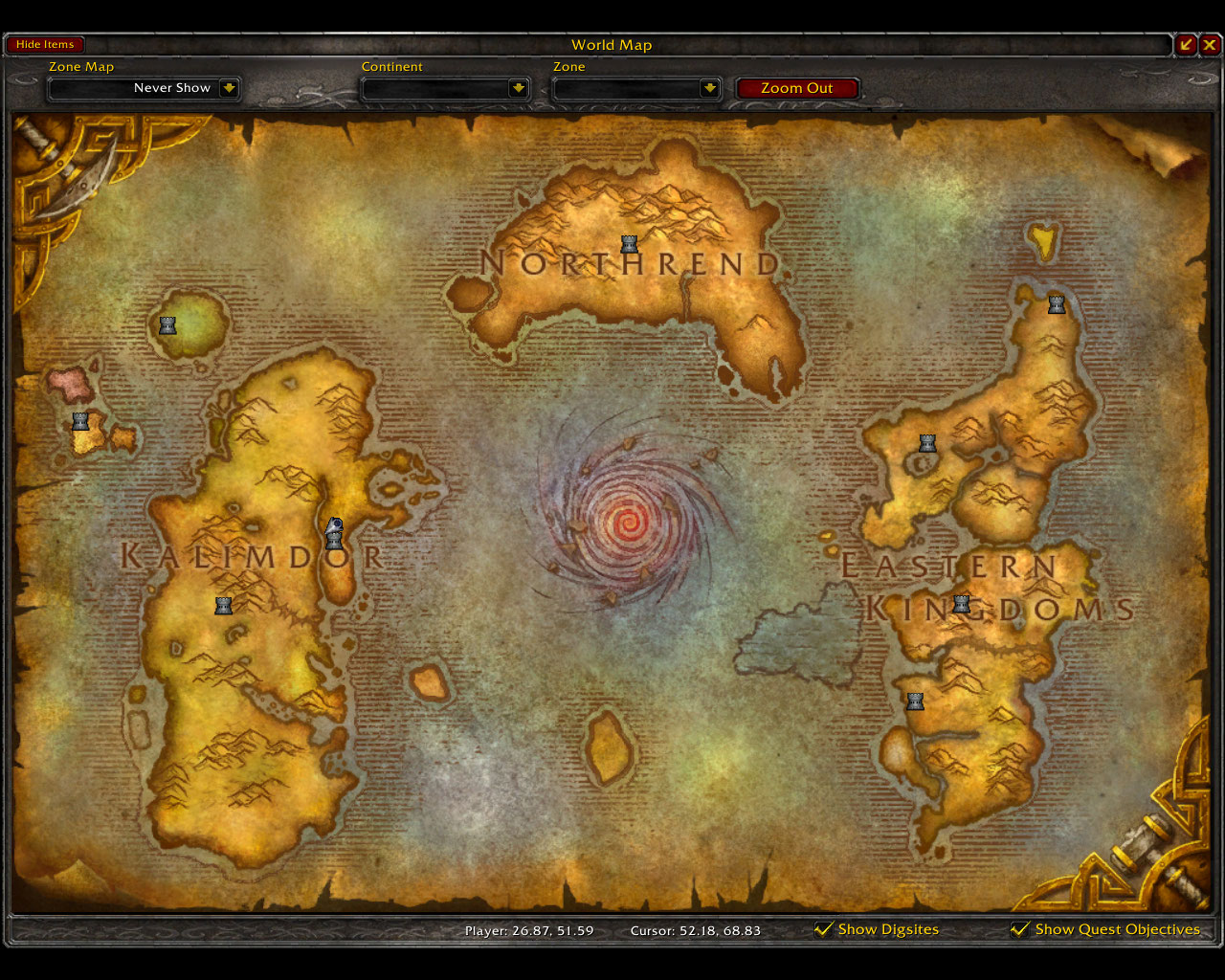Click the tower marker in Northrend
The image size is (1225, 980).
629,244
